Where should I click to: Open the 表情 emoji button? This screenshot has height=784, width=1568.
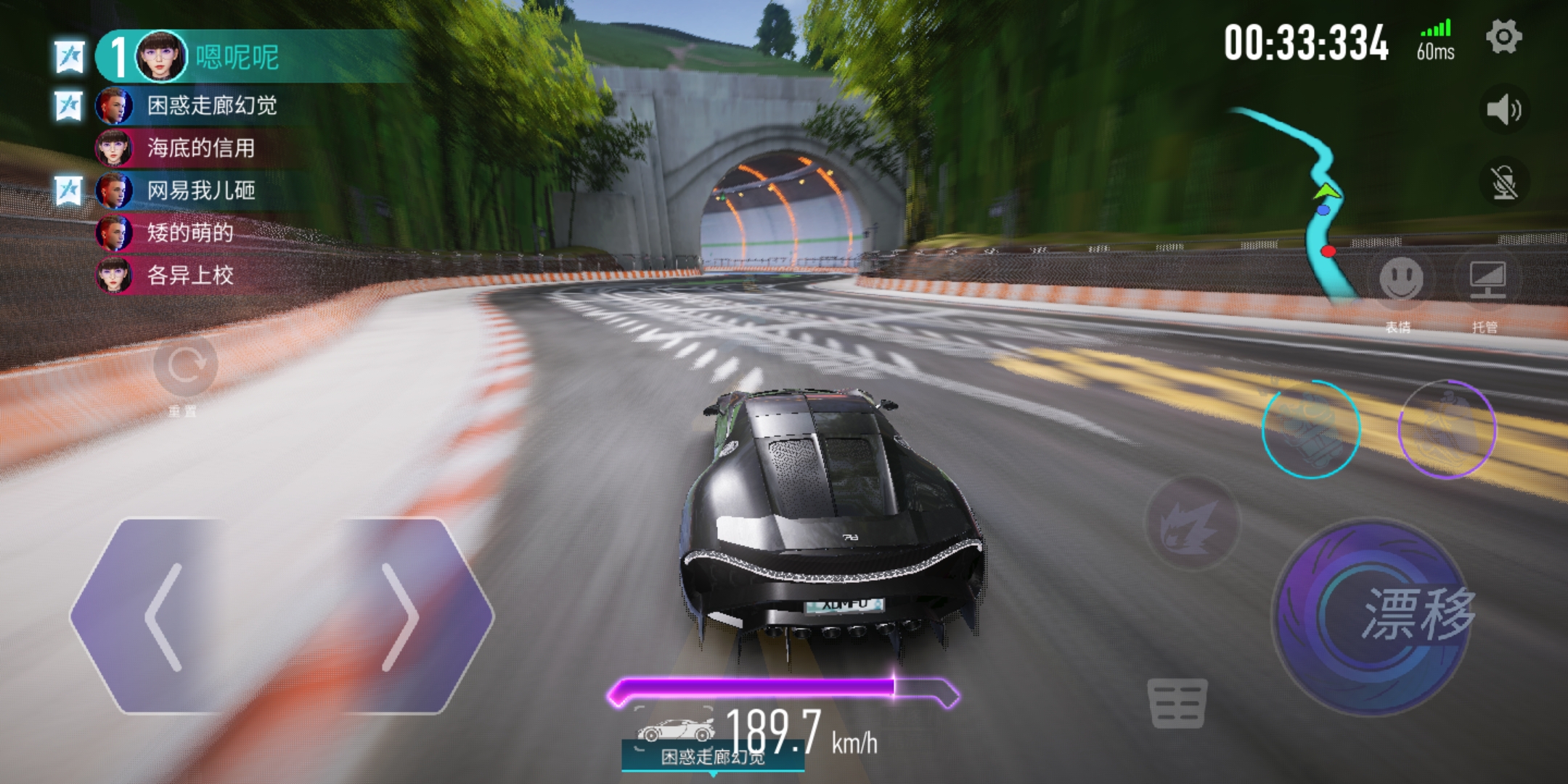[1400, 279]
